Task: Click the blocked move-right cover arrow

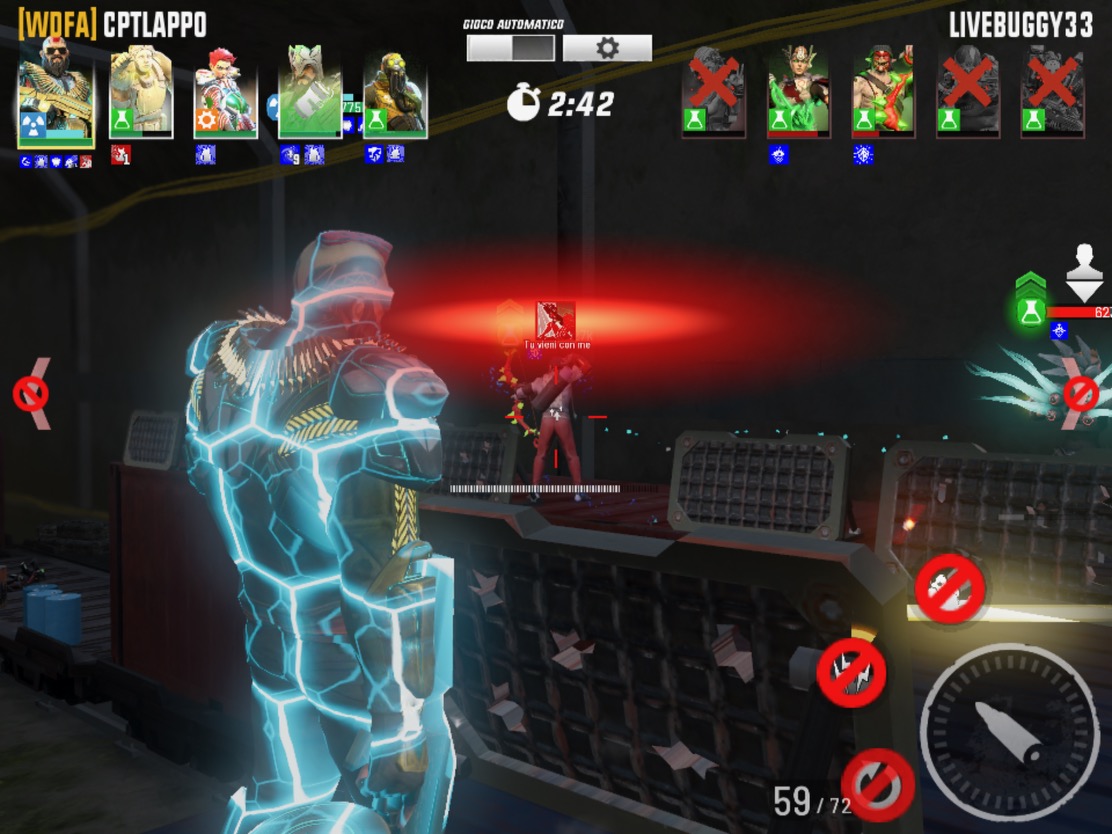Action: coord(1081,394)
